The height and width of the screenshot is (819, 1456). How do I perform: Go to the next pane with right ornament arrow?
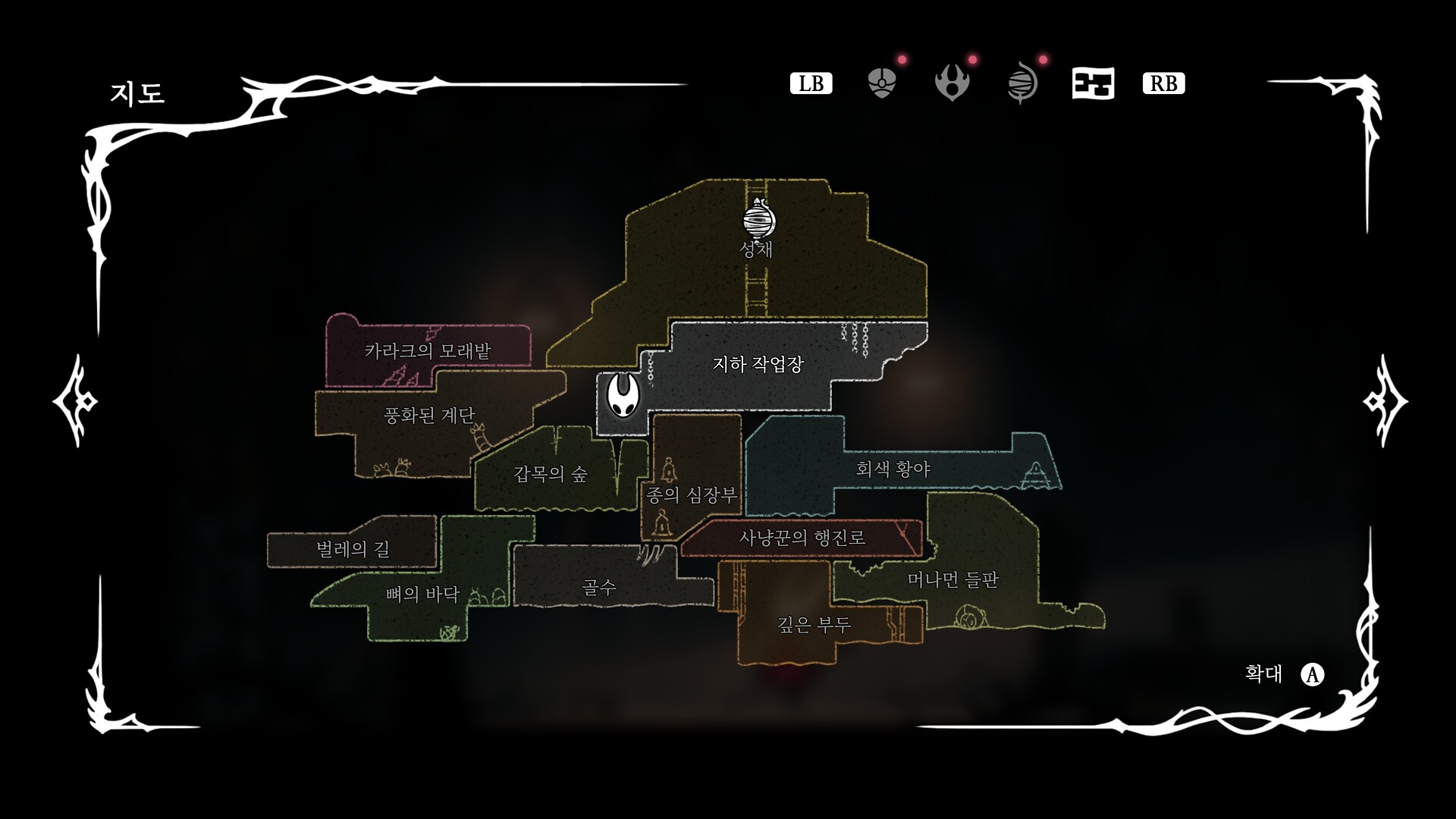click(x=1385, y=400)
